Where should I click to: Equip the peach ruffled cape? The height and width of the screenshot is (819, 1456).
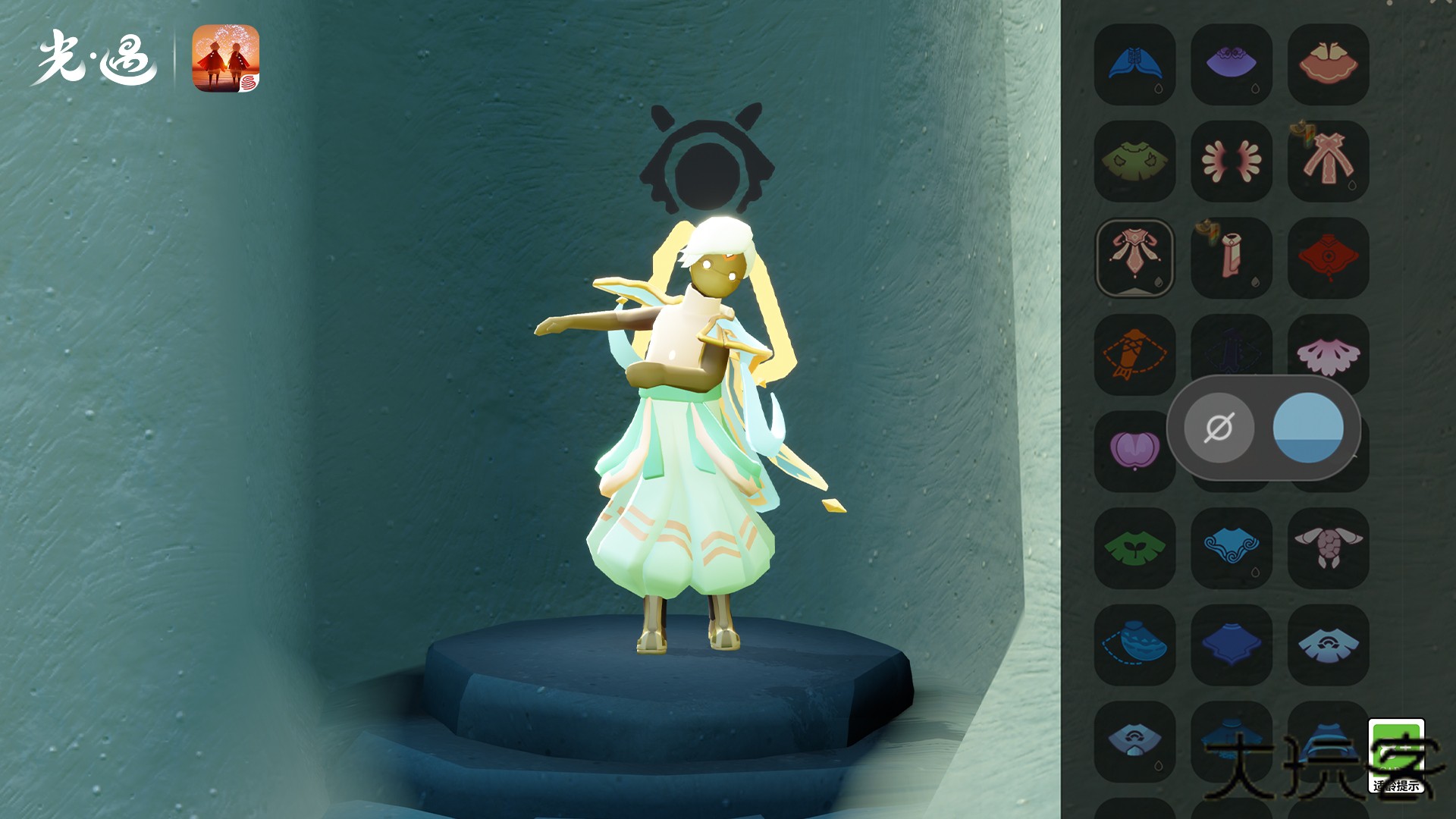[1328, 64]
